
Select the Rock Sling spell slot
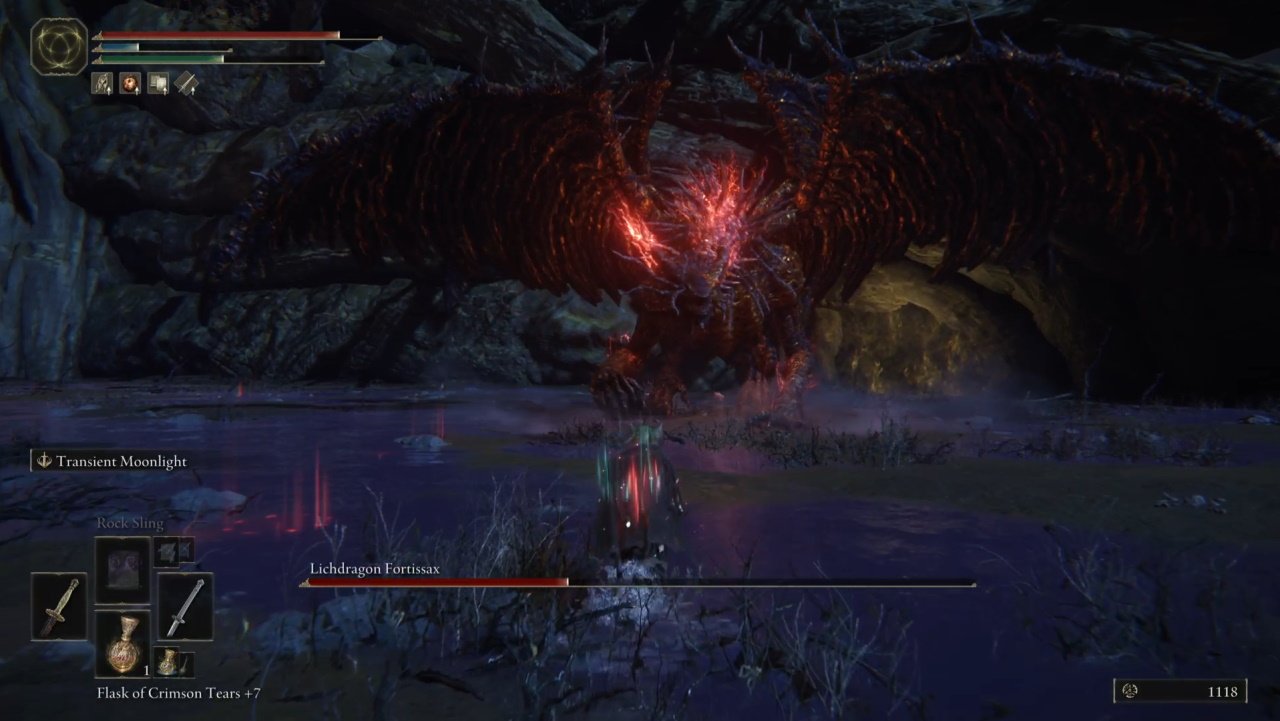pos(123,571)
